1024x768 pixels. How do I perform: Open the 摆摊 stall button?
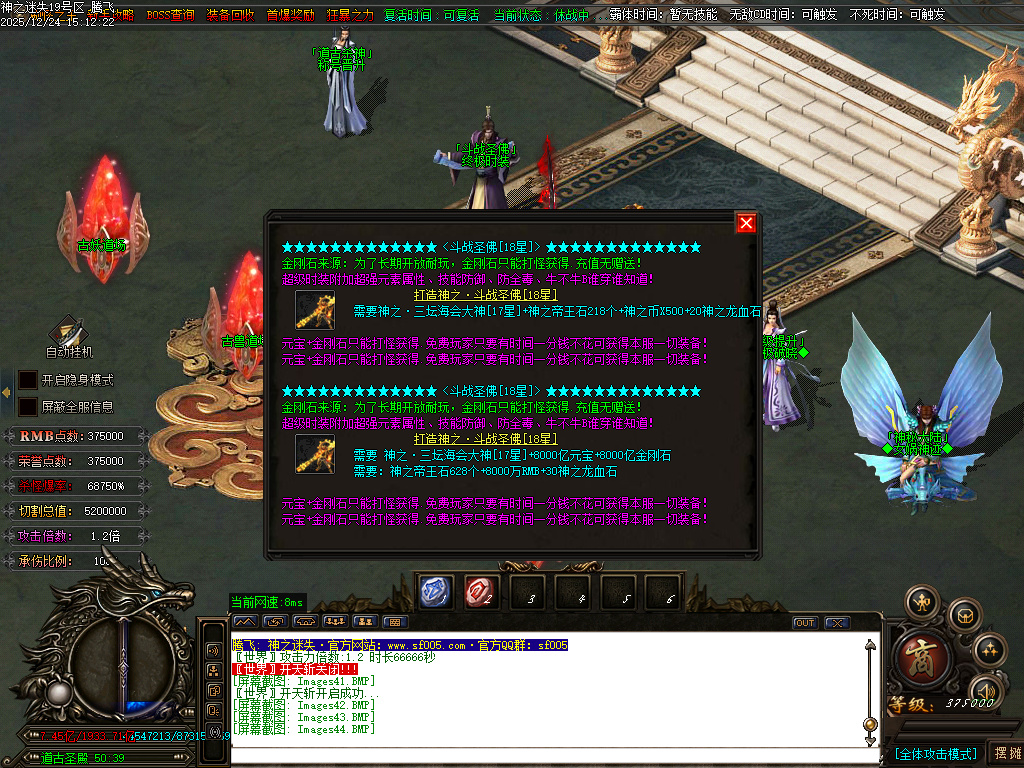pyautogui.click(x=1004, y=753)
